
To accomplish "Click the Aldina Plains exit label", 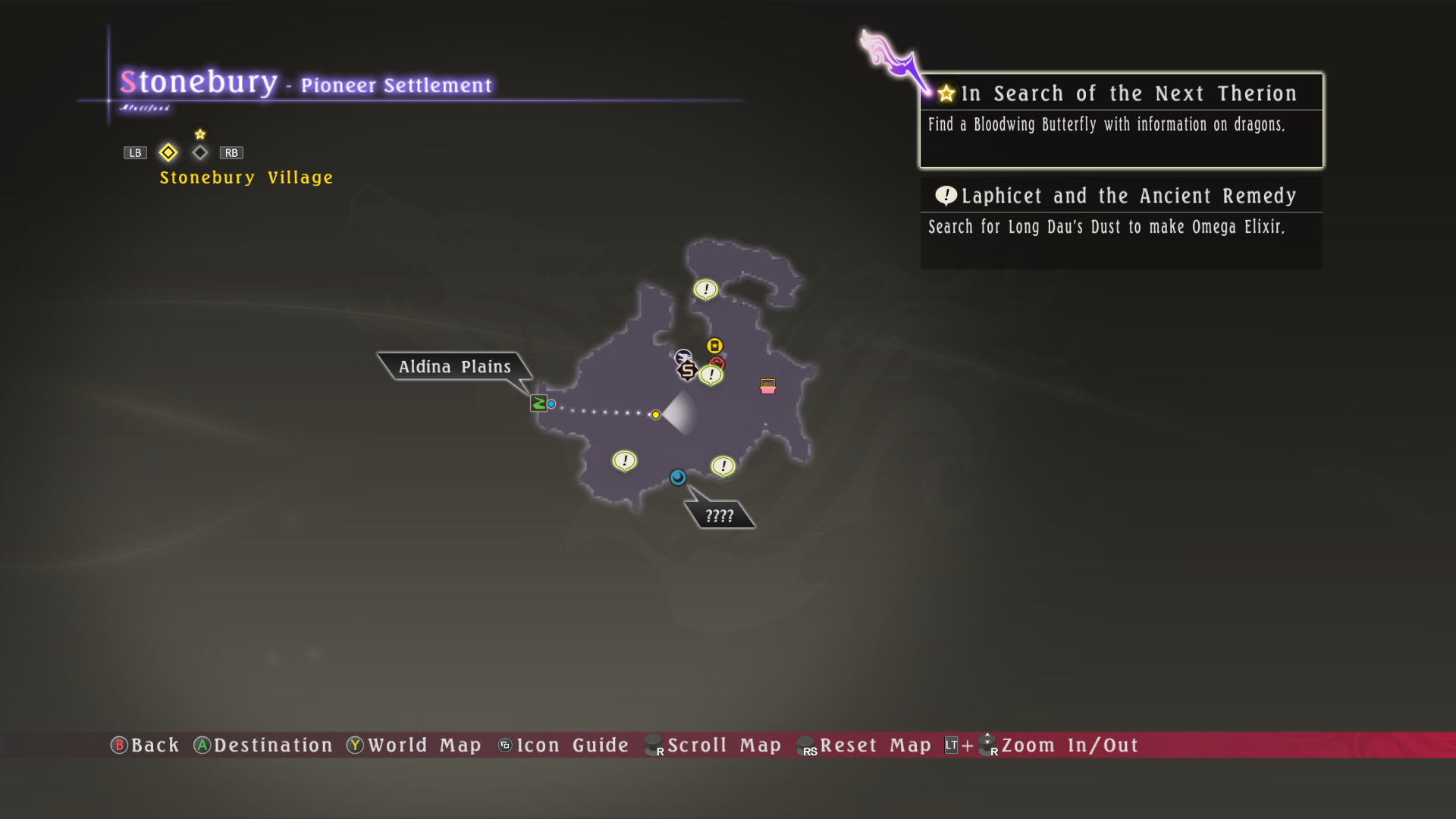I will coord(455,367).
